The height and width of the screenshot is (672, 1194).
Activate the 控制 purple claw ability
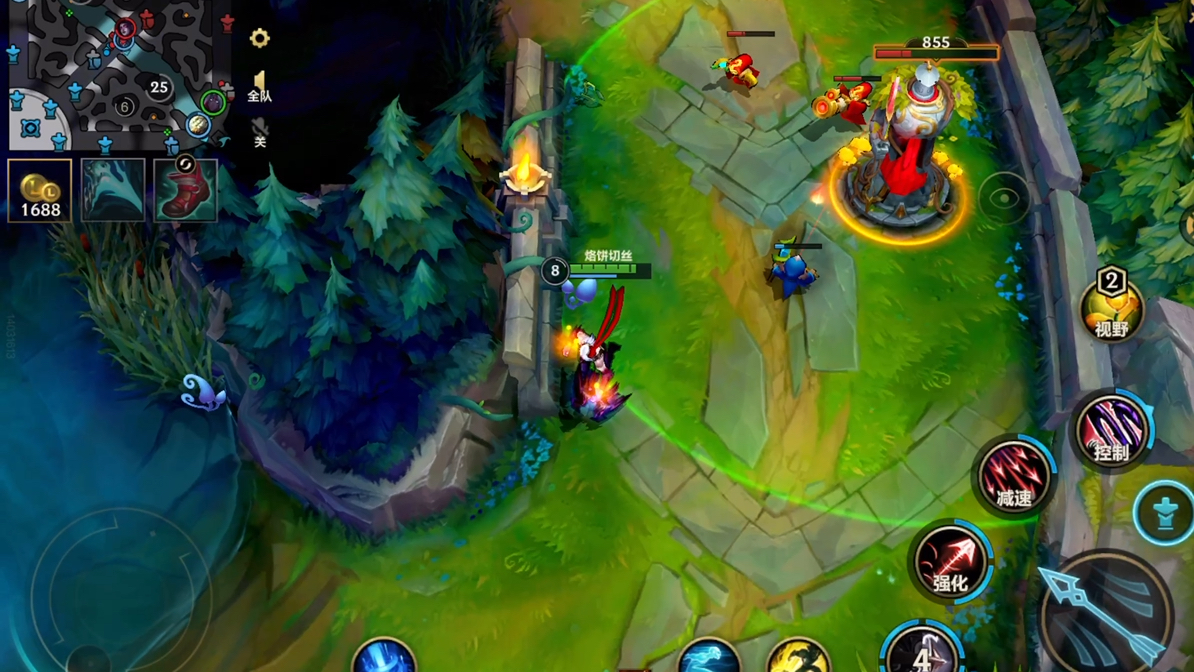click(x=1111, y=432)
